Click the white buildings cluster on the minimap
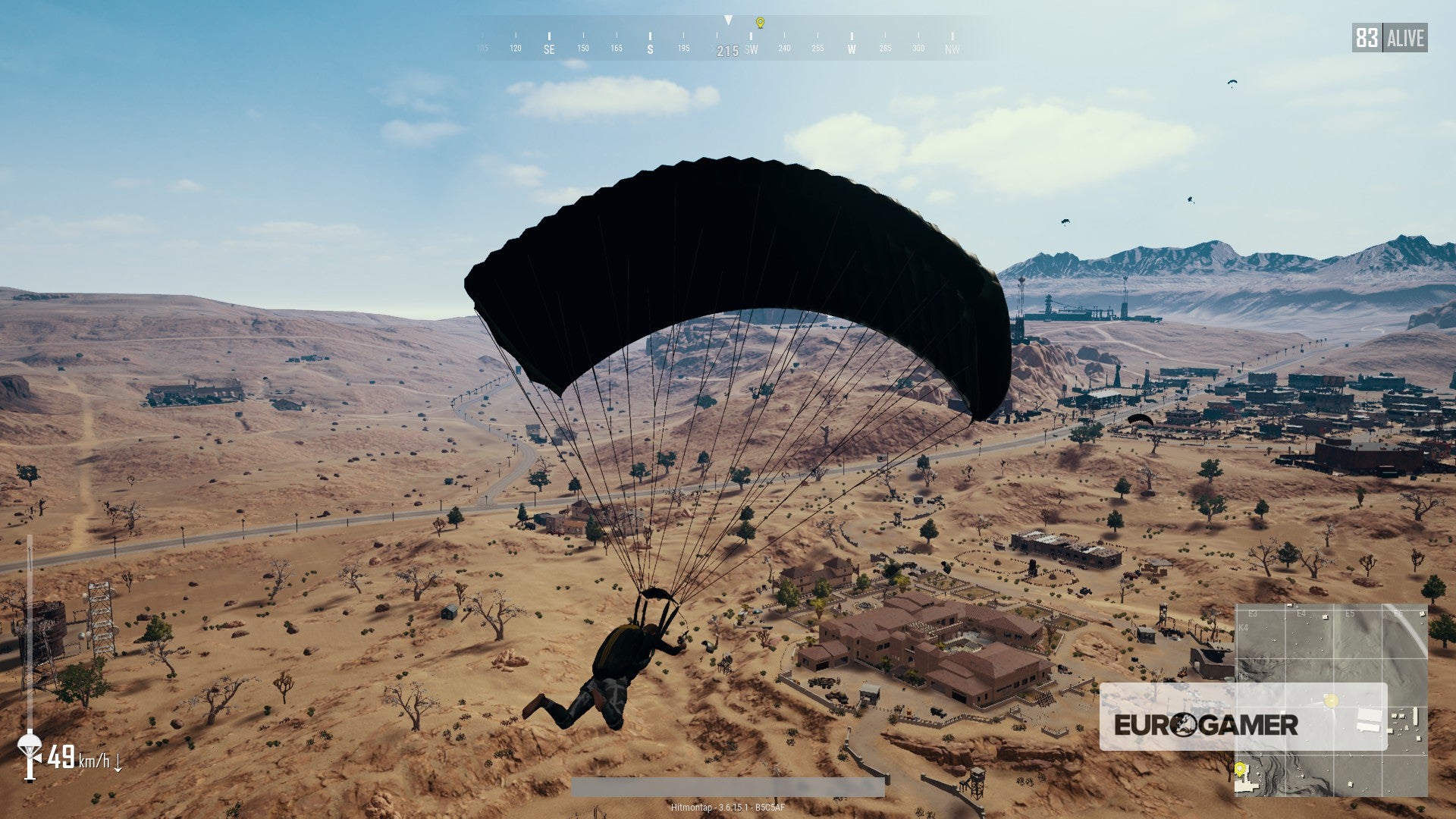The width and height of the screenshot is (1456, 819). (x=1369, y=722)
